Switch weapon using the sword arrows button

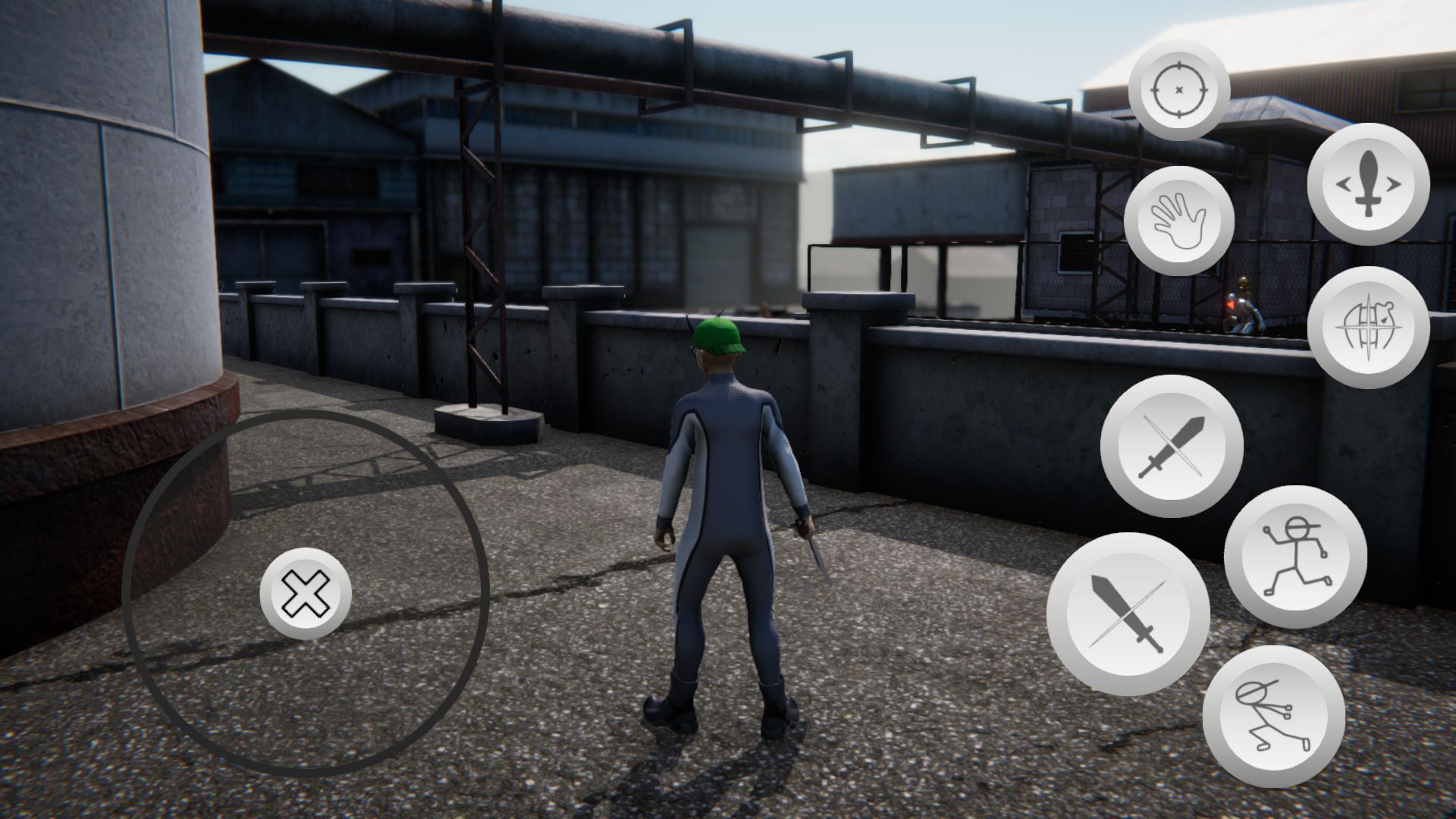click(1368, 184)
